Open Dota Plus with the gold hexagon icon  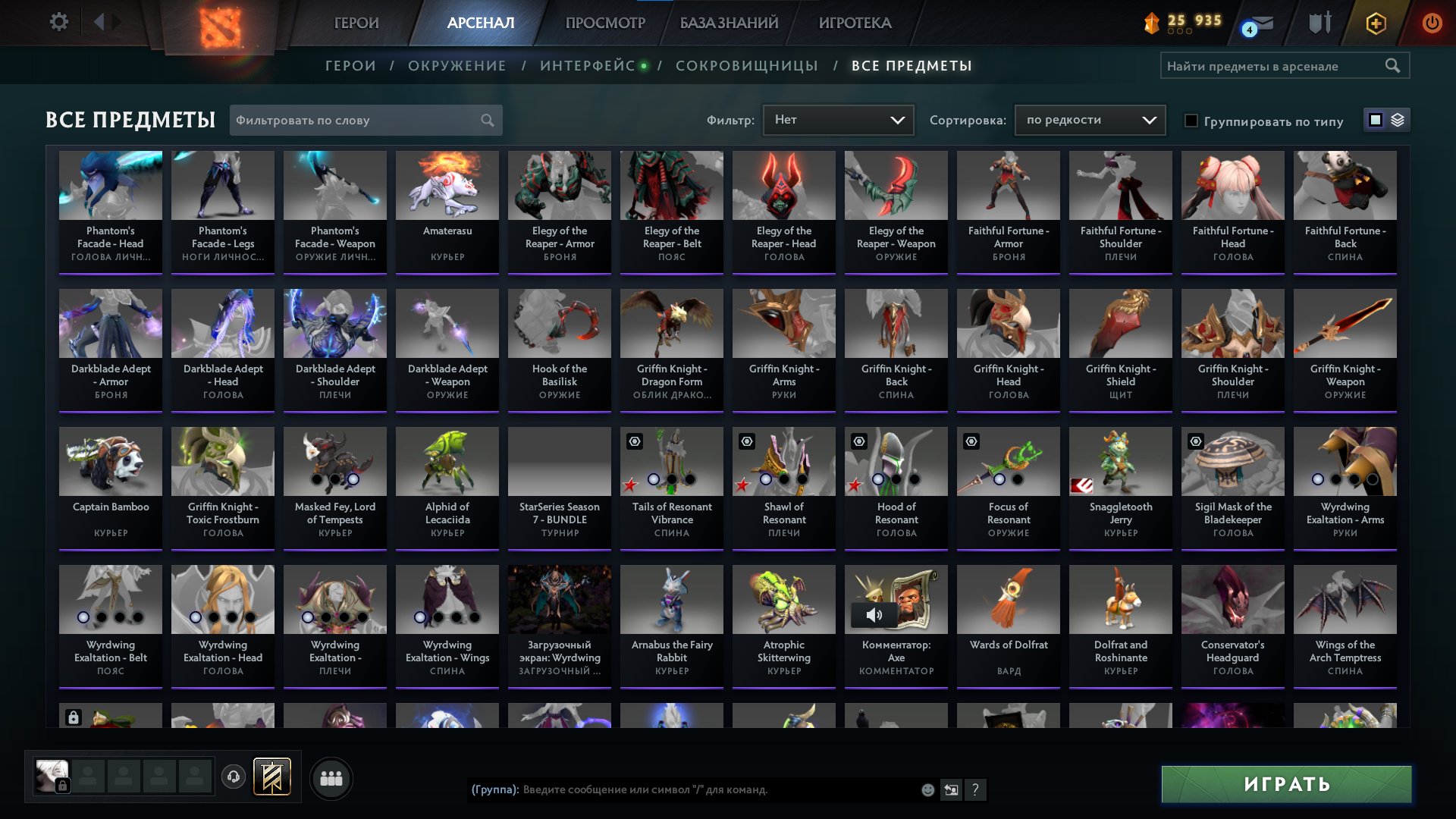(x=1375, y=23)
